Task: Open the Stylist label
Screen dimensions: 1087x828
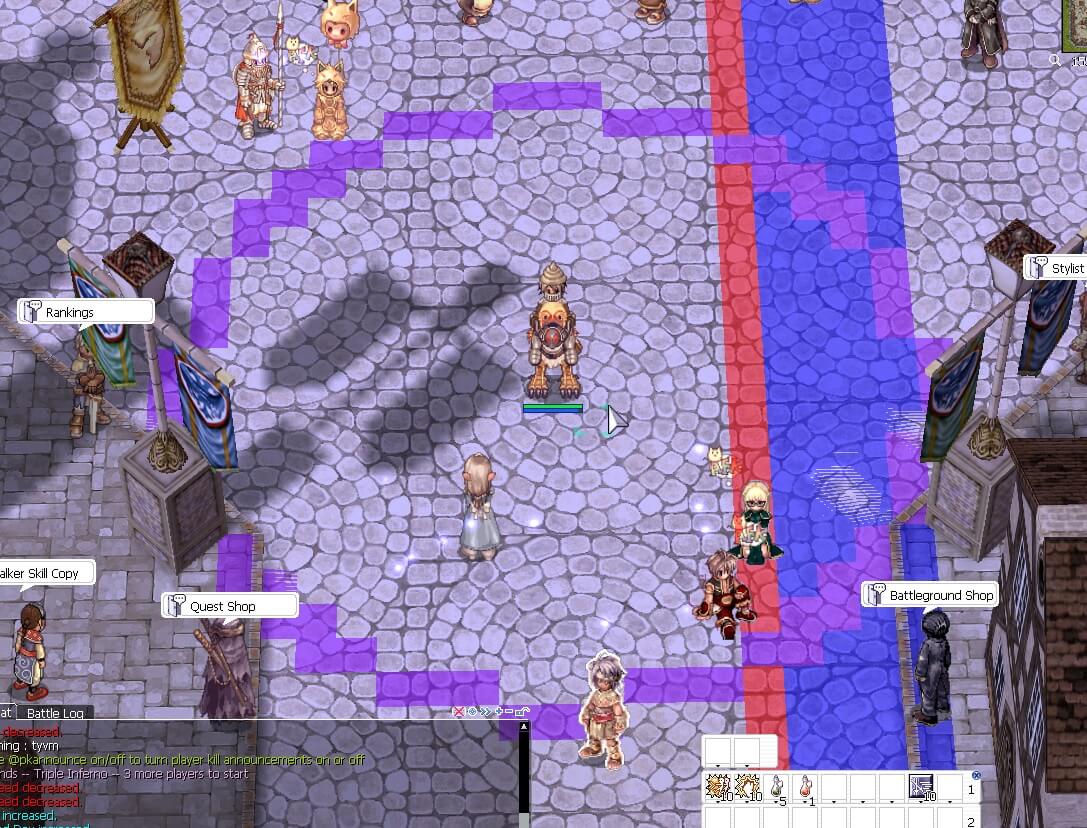Action: [1060, 268]
